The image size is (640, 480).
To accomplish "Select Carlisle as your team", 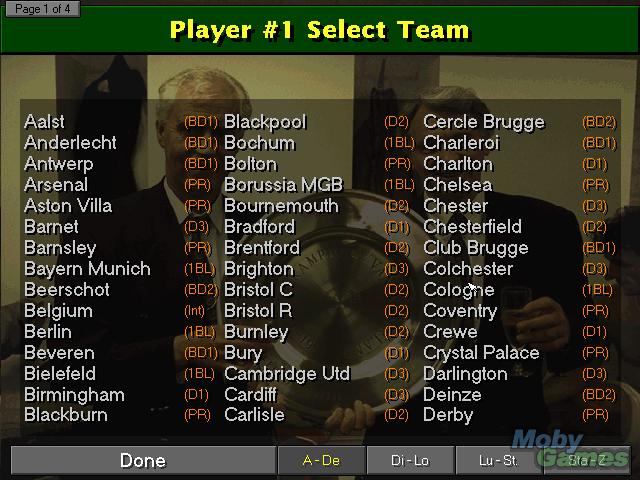I will tap(253, 415).
